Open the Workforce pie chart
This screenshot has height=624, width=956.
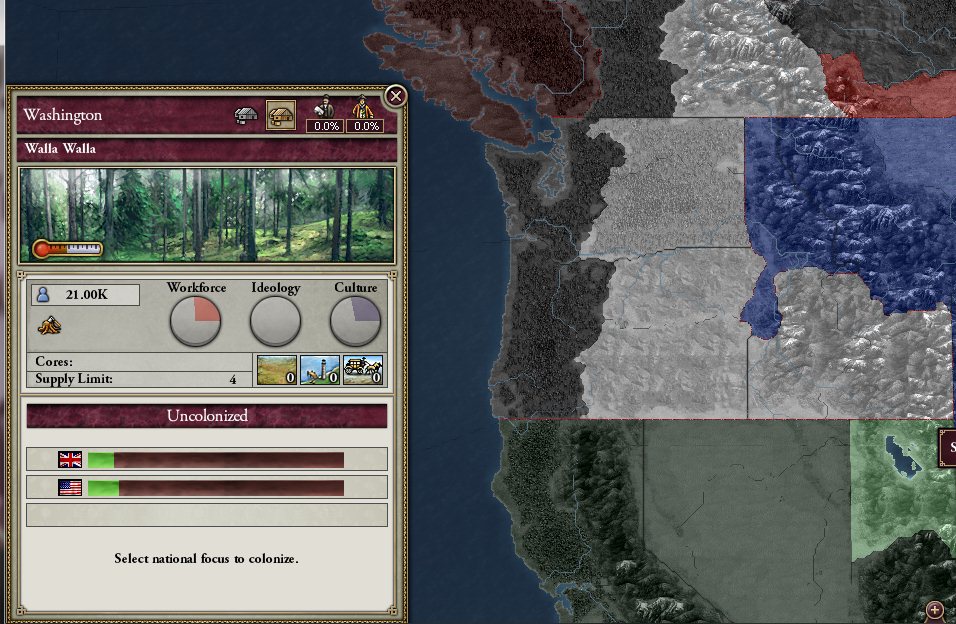tap(195, 322)
